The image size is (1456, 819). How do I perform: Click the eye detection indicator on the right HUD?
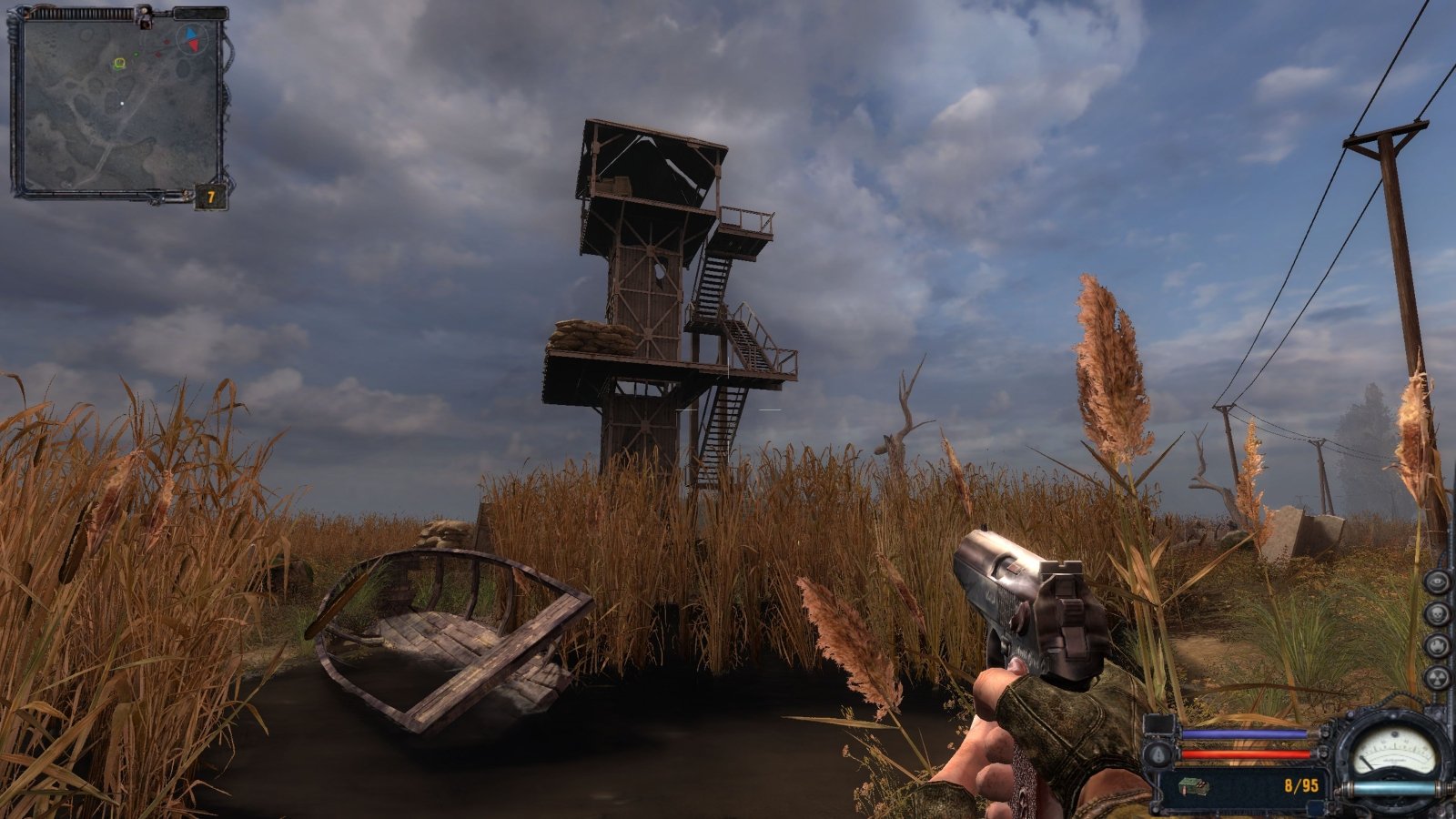(1438, 581)
